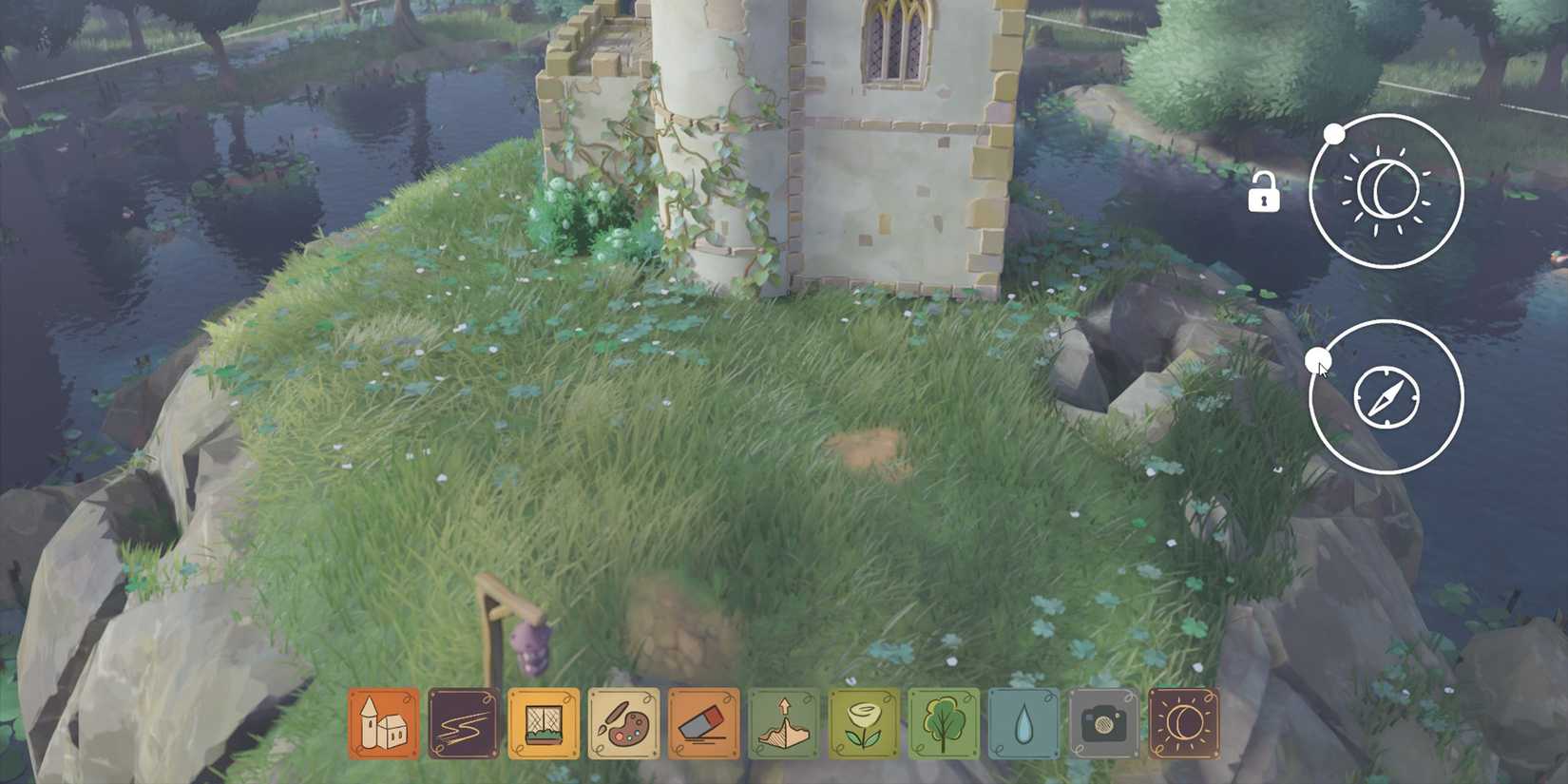Click the sun-and-moon symbol inside the dial
Viewport: 1568px width, 784px height.
coord(1386,190)
